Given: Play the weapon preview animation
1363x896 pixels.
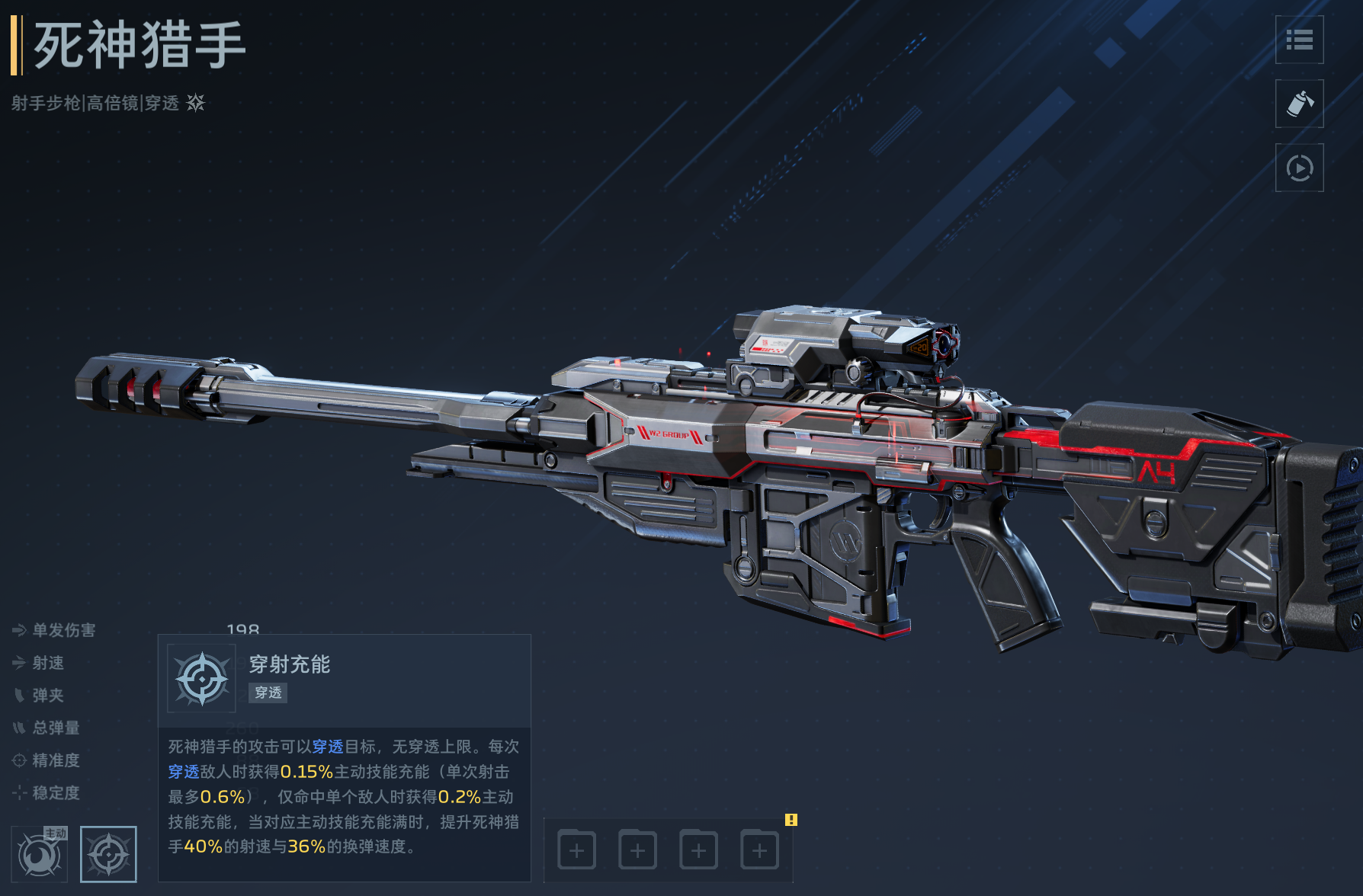Looking at the screenshot, I should pos(1299,168).
